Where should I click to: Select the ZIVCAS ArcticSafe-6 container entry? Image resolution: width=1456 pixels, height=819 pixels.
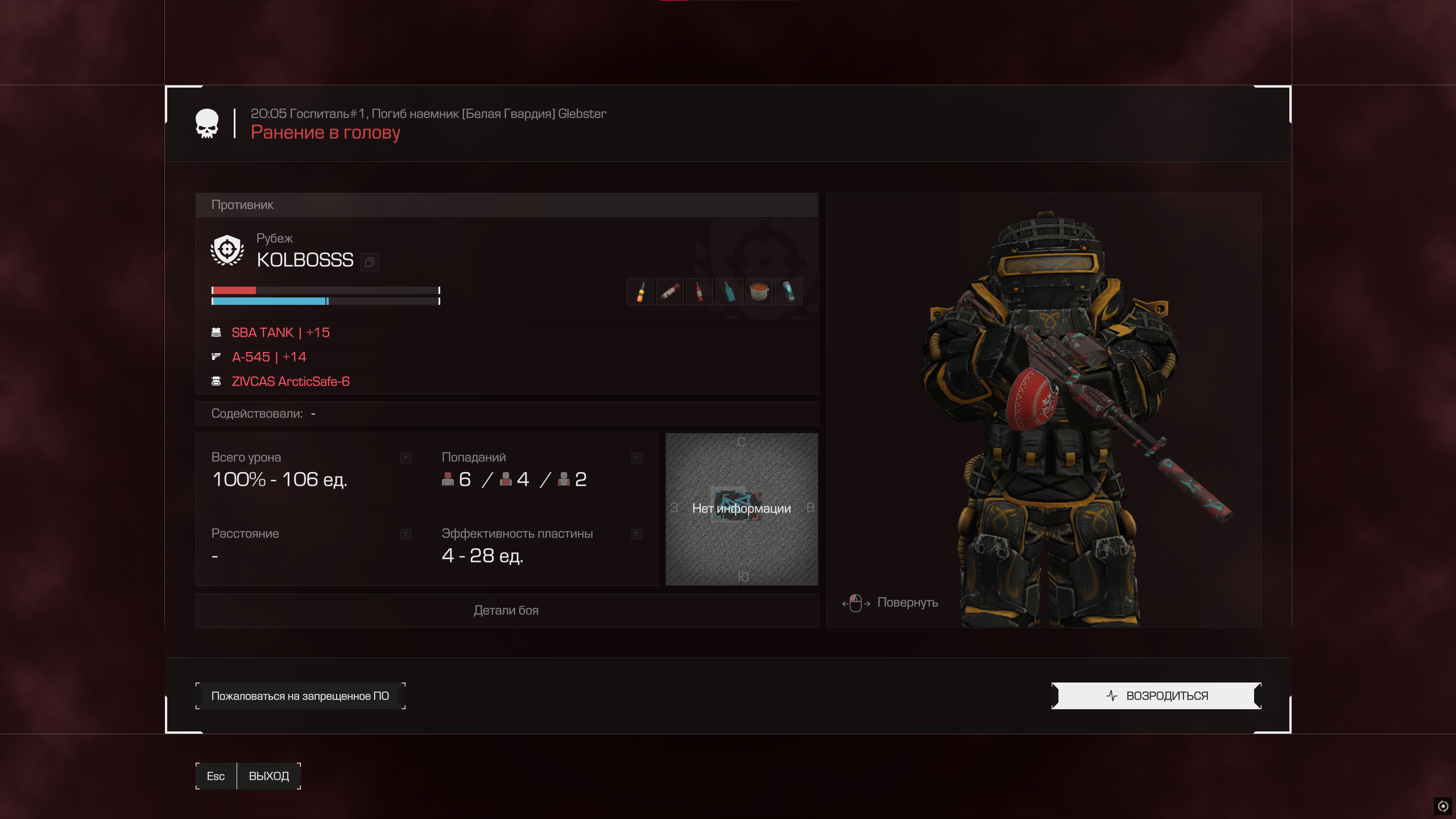coord(290,382)
